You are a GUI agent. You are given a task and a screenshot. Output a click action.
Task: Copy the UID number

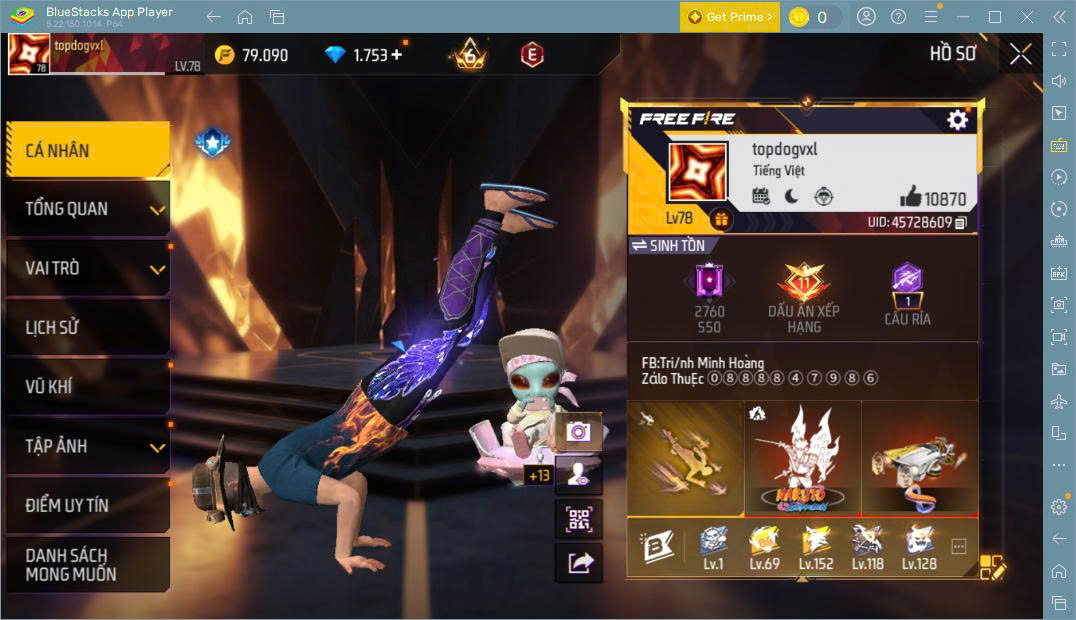tap(961, 222)
